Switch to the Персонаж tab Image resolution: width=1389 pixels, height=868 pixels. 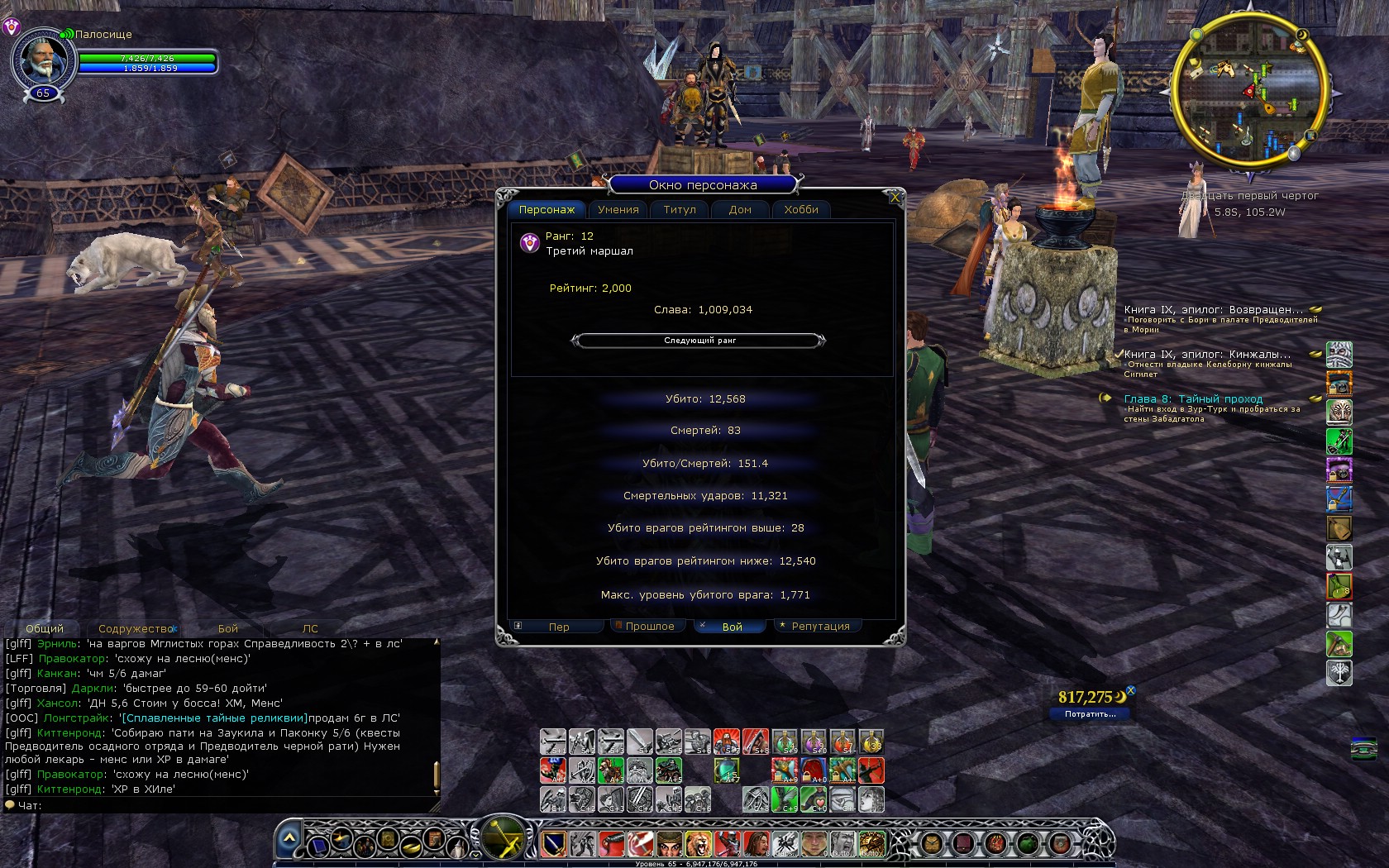(547, 210)
